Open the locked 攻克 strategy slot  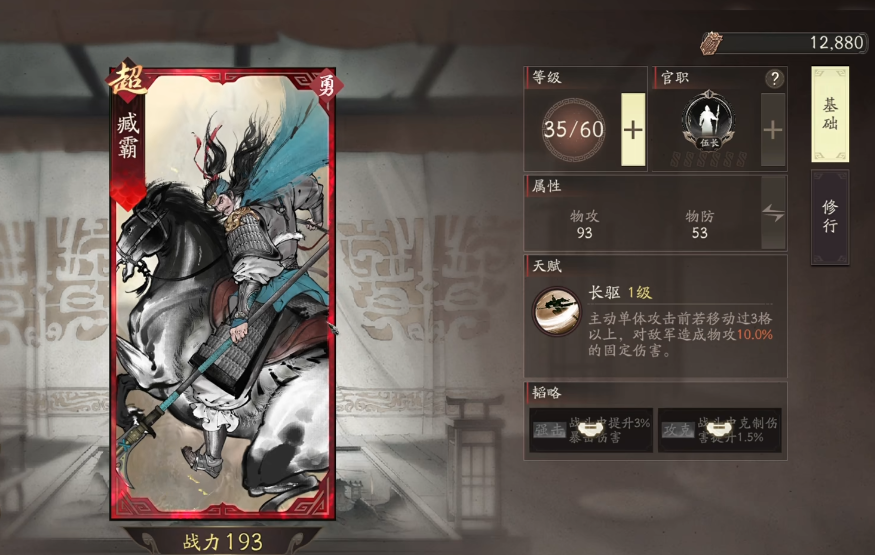tap(719, 429)
